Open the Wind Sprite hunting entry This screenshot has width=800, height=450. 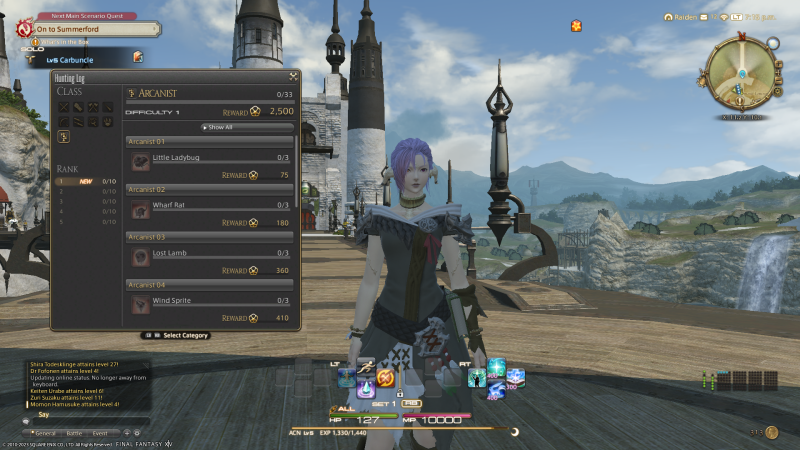210,300
